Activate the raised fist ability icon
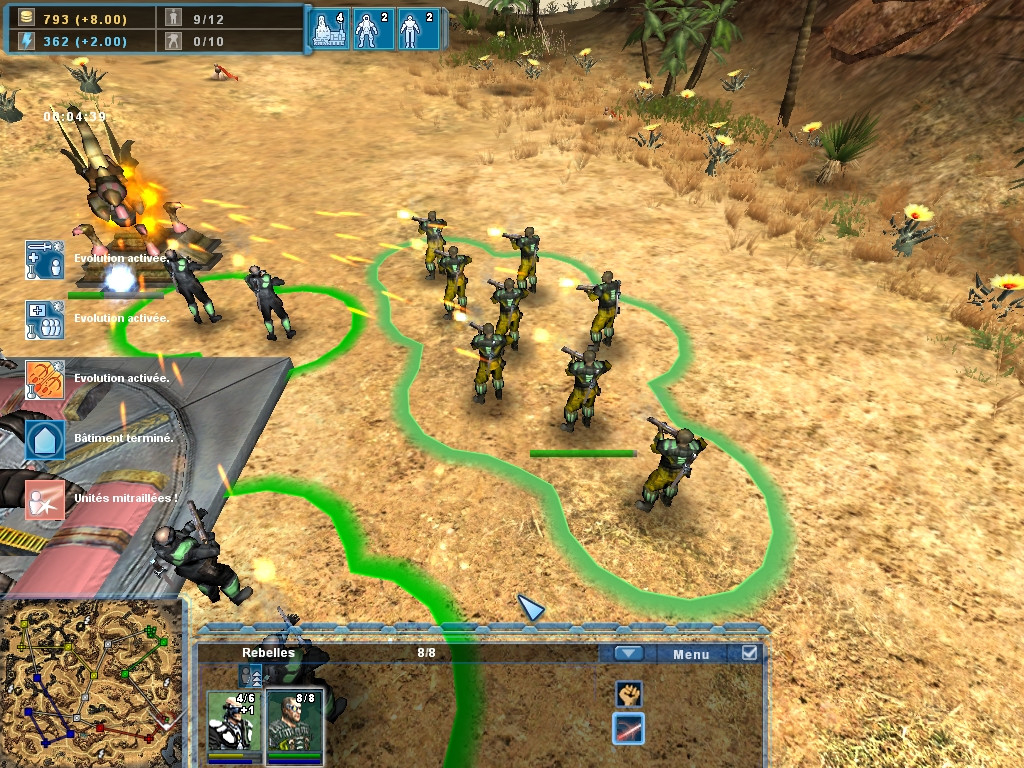 click(x=628, y=693)
